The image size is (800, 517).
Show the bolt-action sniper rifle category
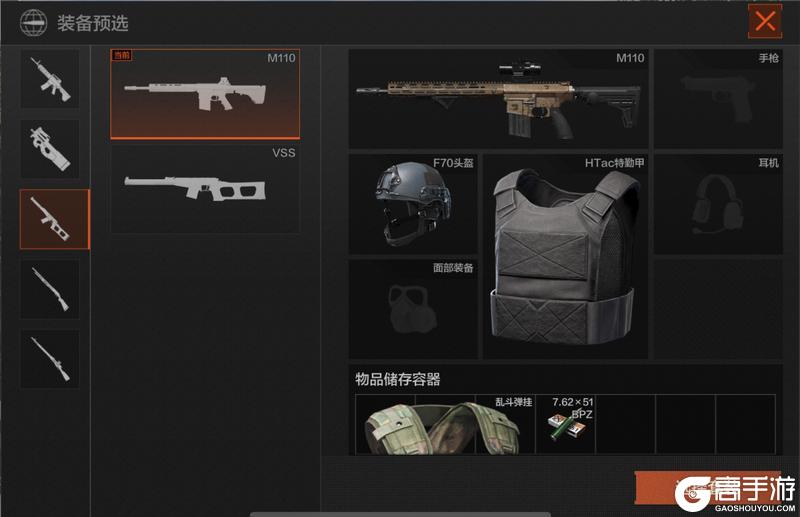click(x=50, y=359)
